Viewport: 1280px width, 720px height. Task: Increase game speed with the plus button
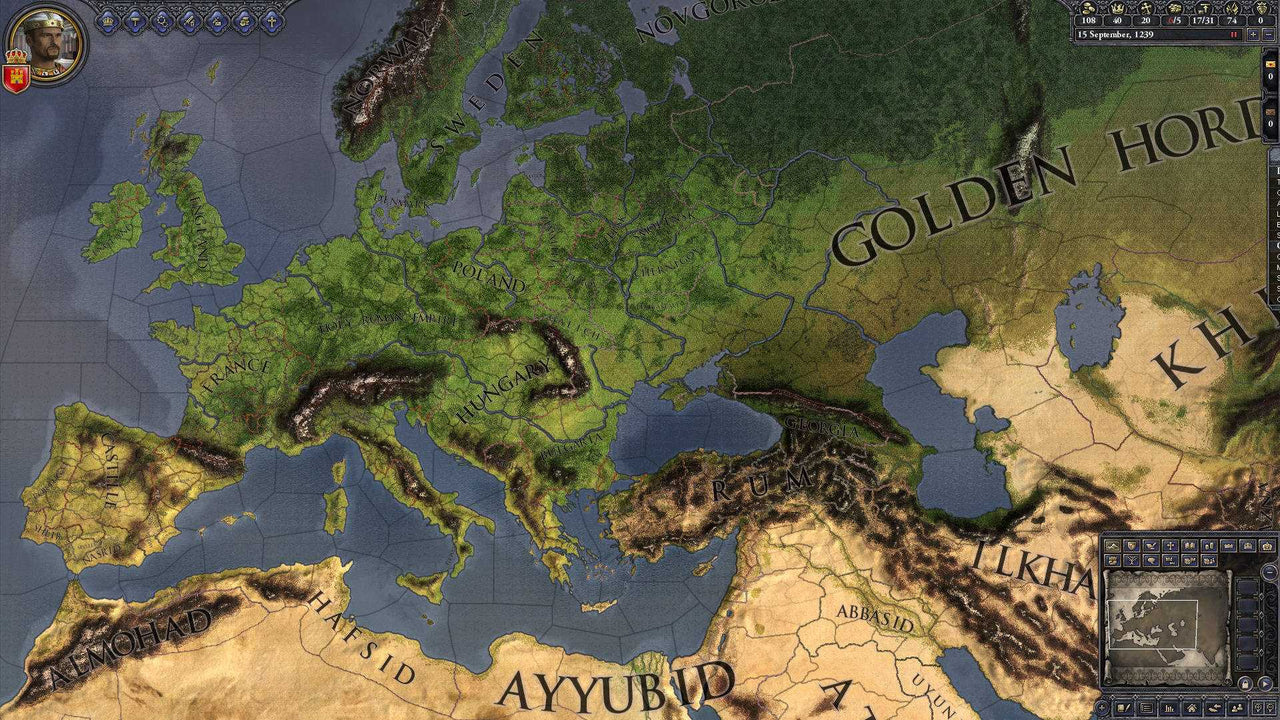click(x=1253, y=34)
